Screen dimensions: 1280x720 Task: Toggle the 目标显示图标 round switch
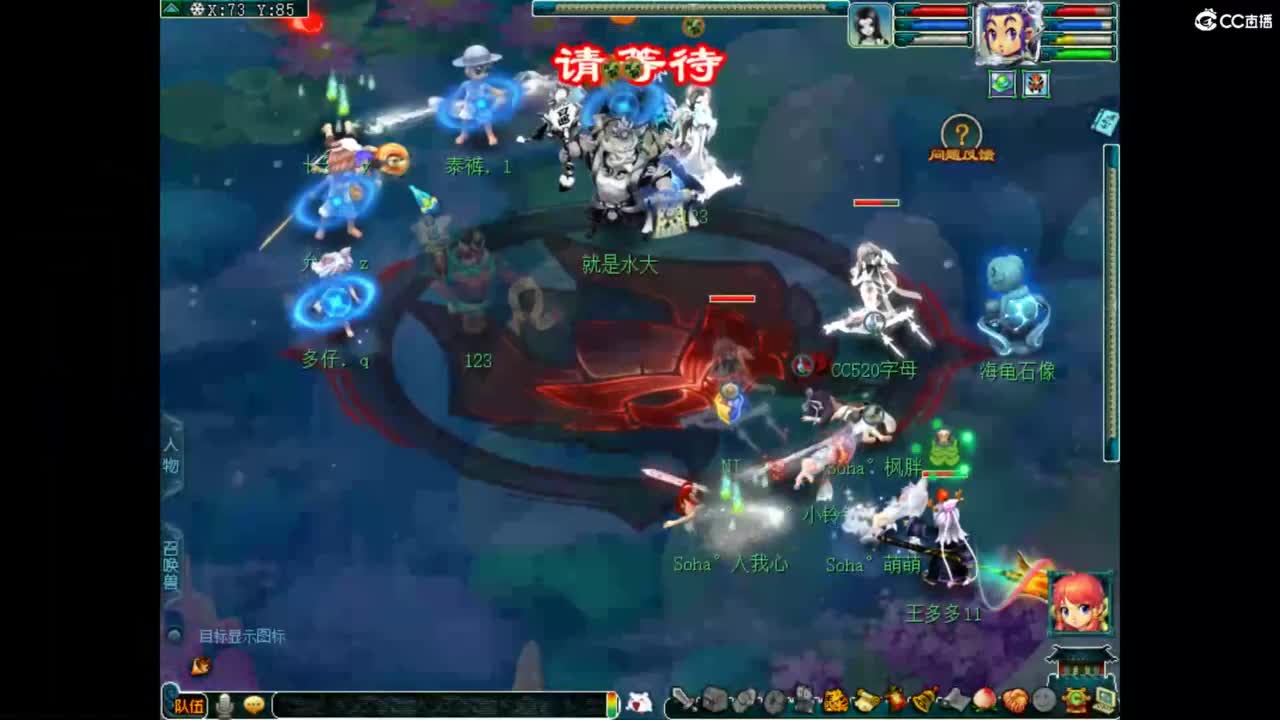click(173, 634)
